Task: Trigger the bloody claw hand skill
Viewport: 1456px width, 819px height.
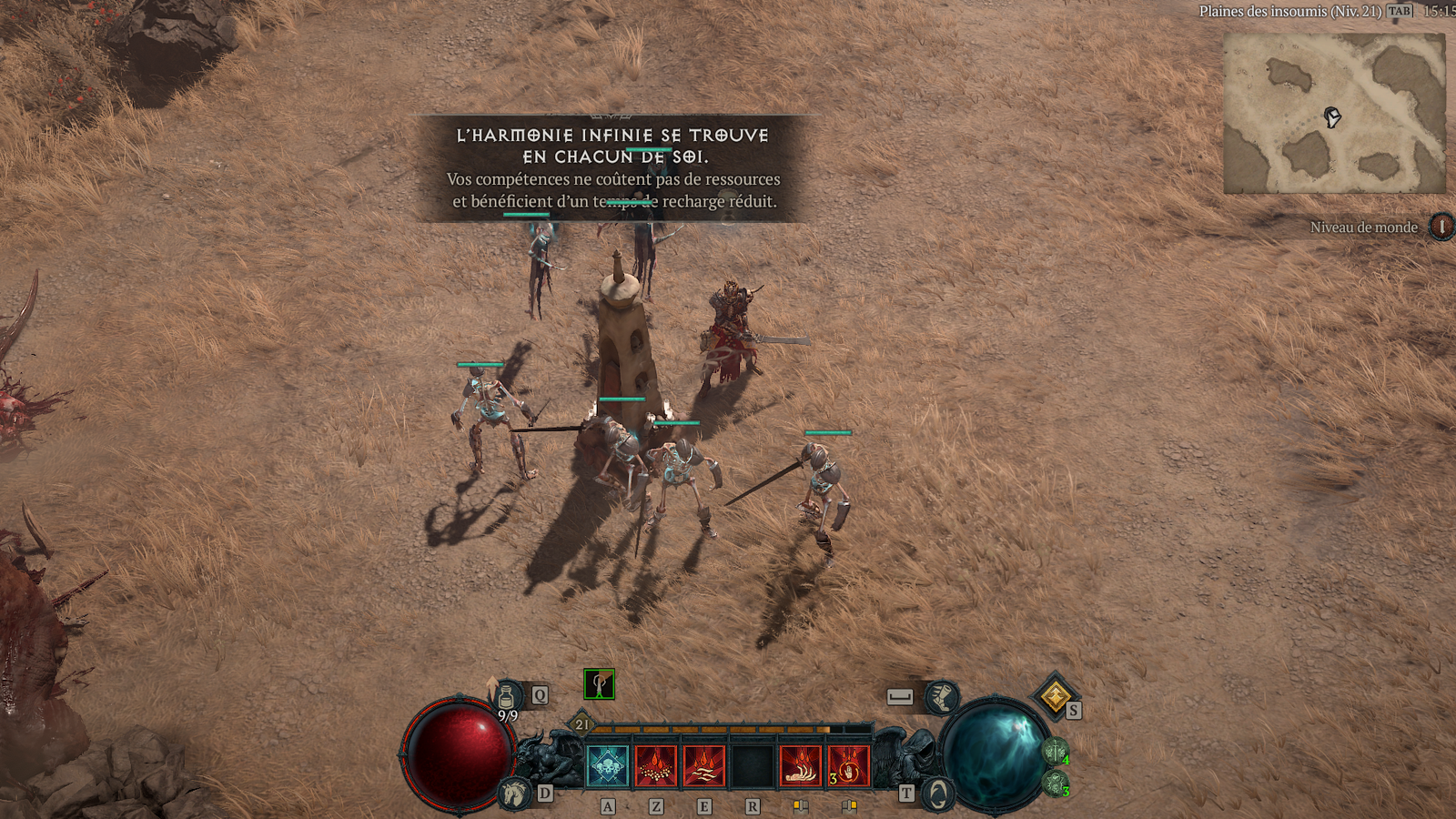Action: 801,766
